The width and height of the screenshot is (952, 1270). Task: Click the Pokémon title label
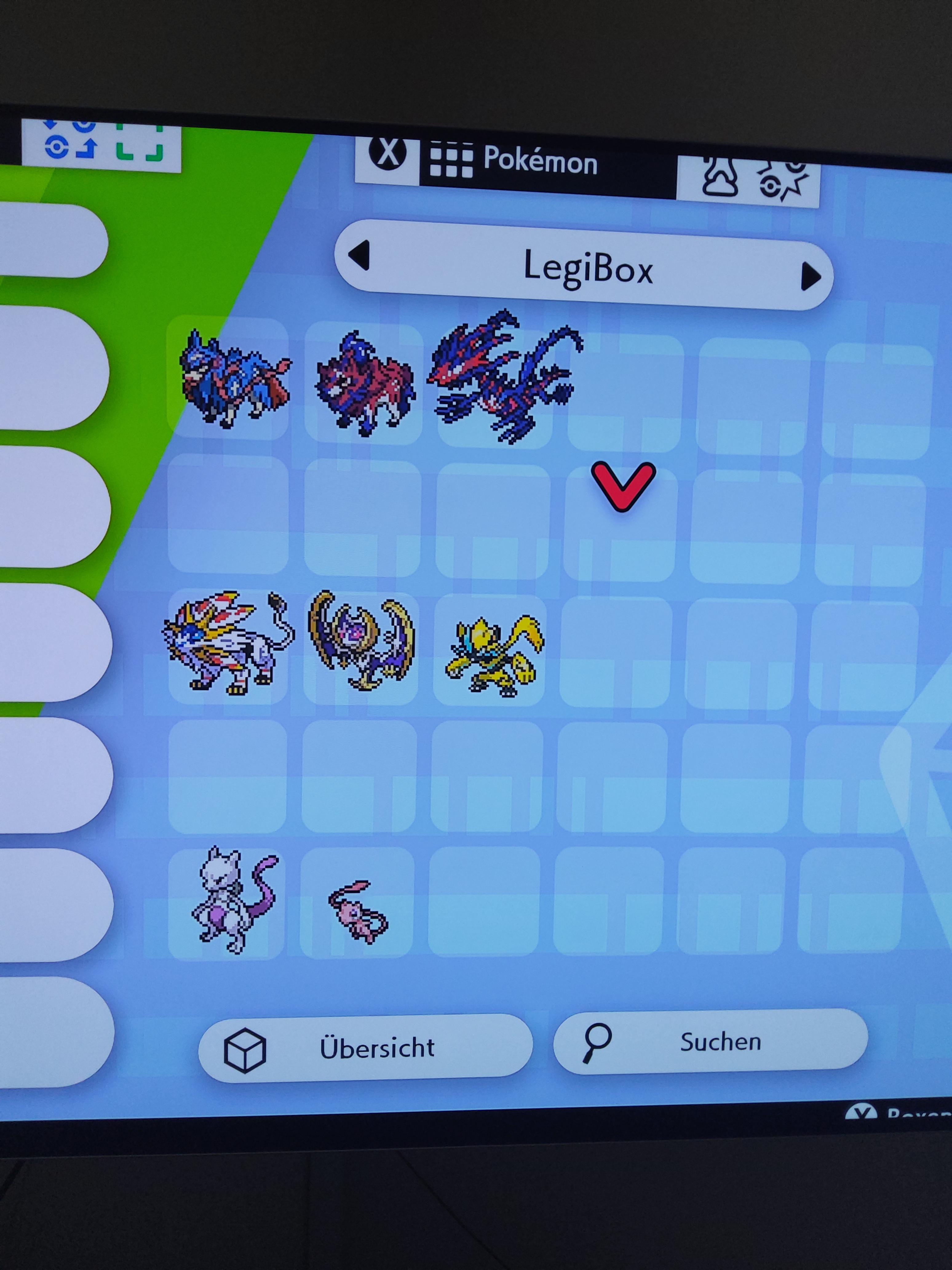[539, 162]
